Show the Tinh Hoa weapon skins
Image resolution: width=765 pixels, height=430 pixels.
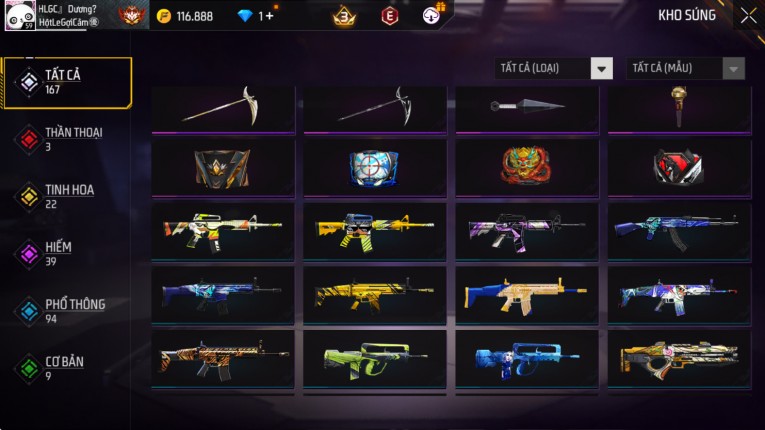[67, 196]
